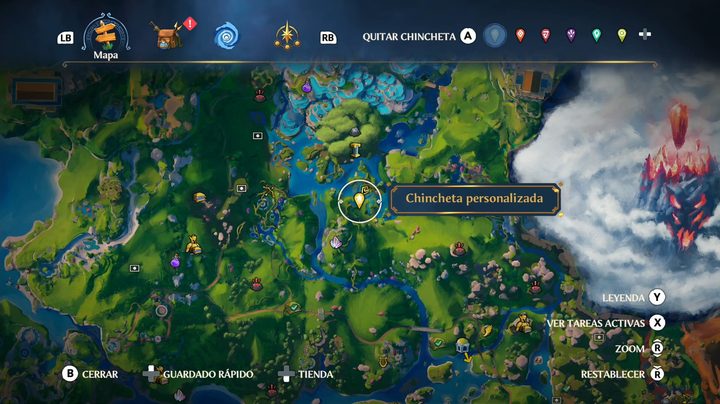The height and width of the screenshot is (404, 720).
Task: Choose the purple pin marker
Action: click(x=571, y=36)
